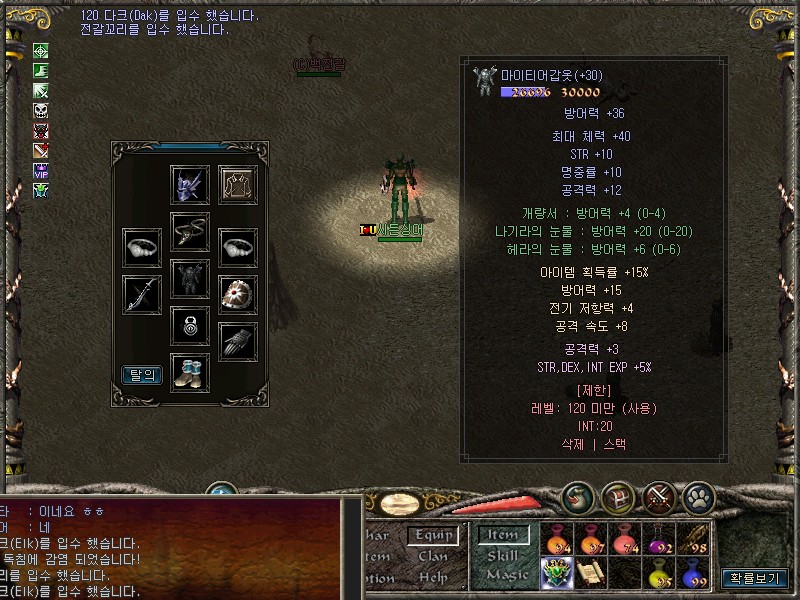Switch to the Skill tab

pos(502,556)
